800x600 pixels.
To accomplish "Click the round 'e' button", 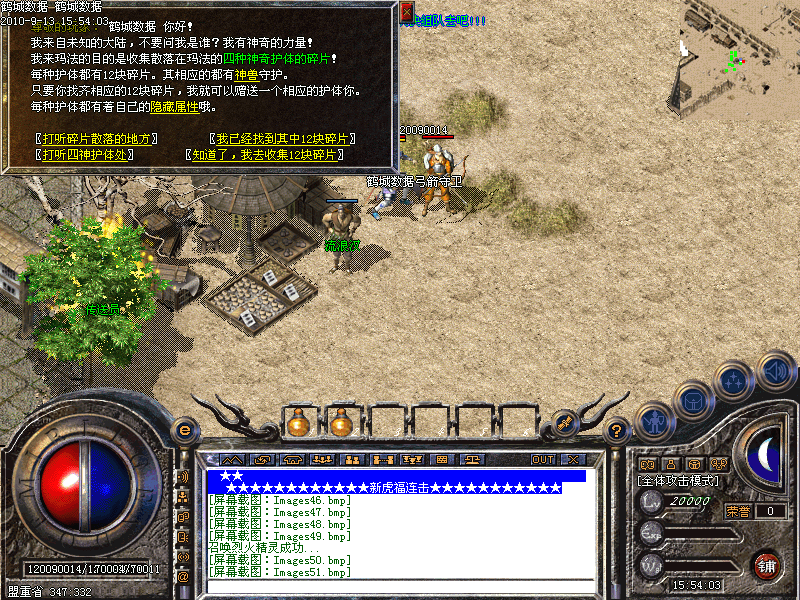I will coord(183,430).
